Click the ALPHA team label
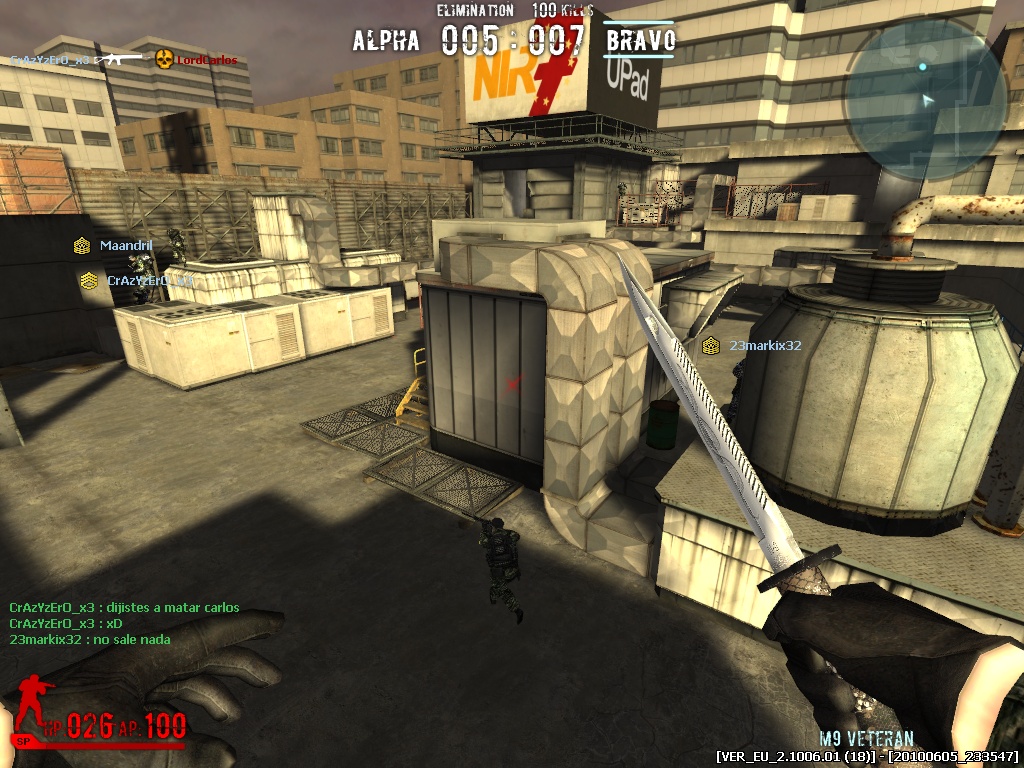The height and width of the screenshot is (768, 1024). pos(386,41)
